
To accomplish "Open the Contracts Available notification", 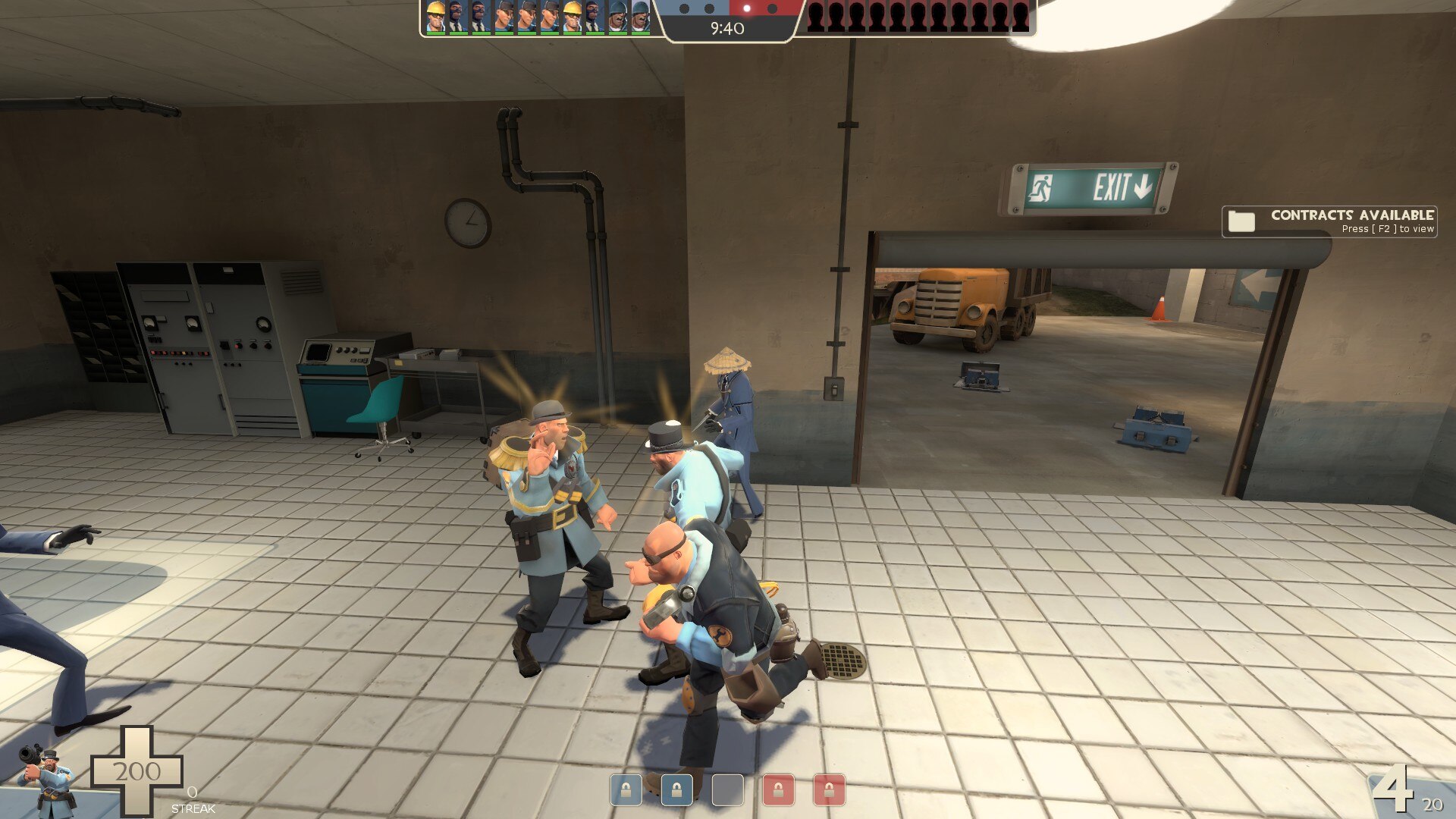I will 1329,221.
